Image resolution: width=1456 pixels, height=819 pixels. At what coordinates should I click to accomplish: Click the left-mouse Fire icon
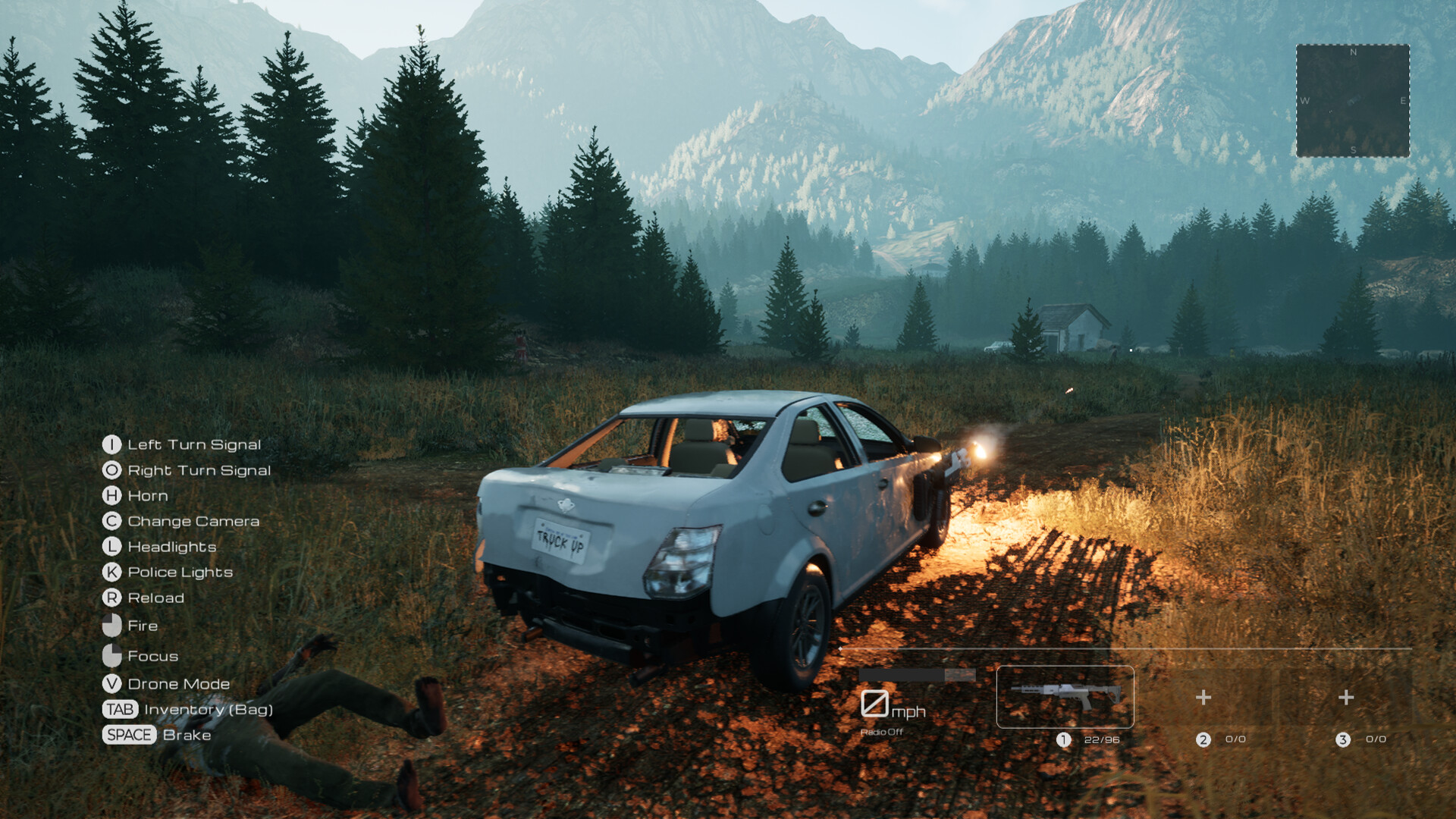[111, 626]
